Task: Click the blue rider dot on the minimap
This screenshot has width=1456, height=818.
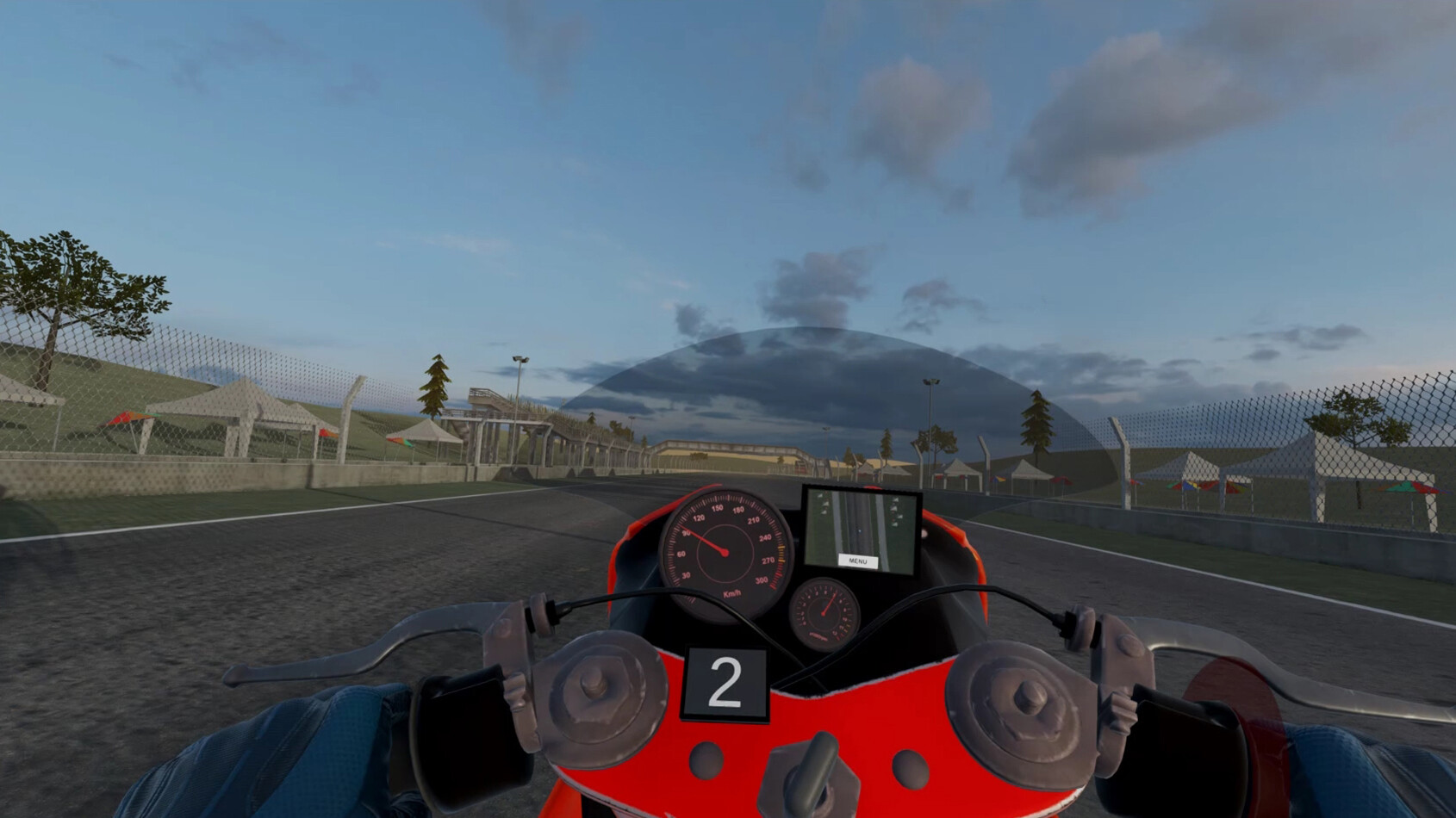Action: (x=859, y=531)
